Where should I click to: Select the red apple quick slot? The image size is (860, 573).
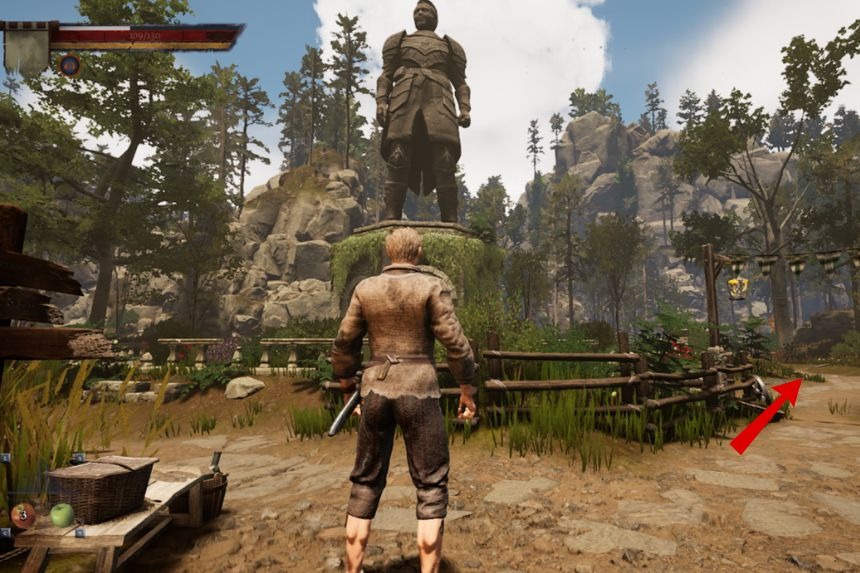coord(22,515)
